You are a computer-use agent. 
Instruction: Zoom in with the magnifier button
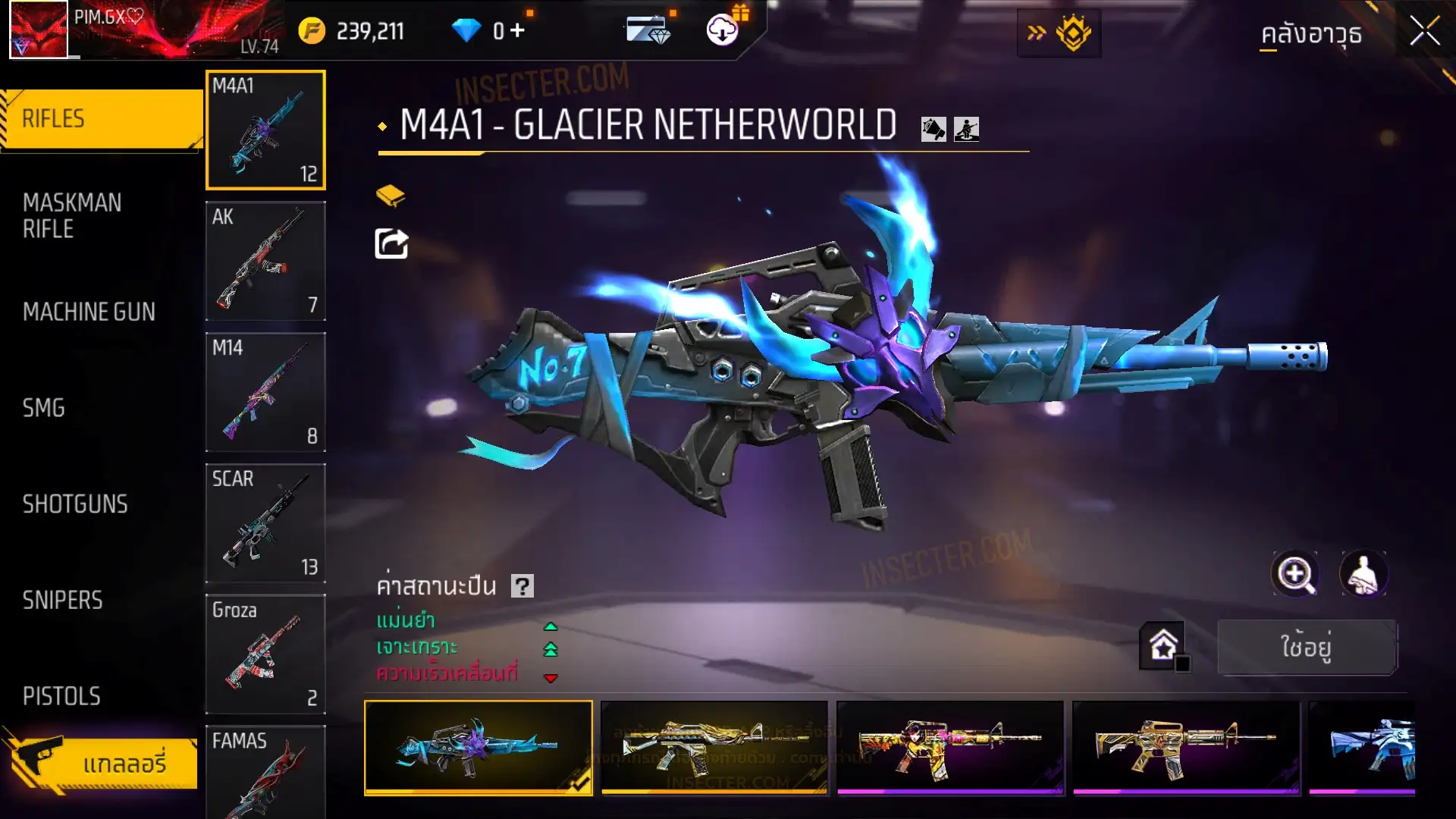coord(1295,574)
